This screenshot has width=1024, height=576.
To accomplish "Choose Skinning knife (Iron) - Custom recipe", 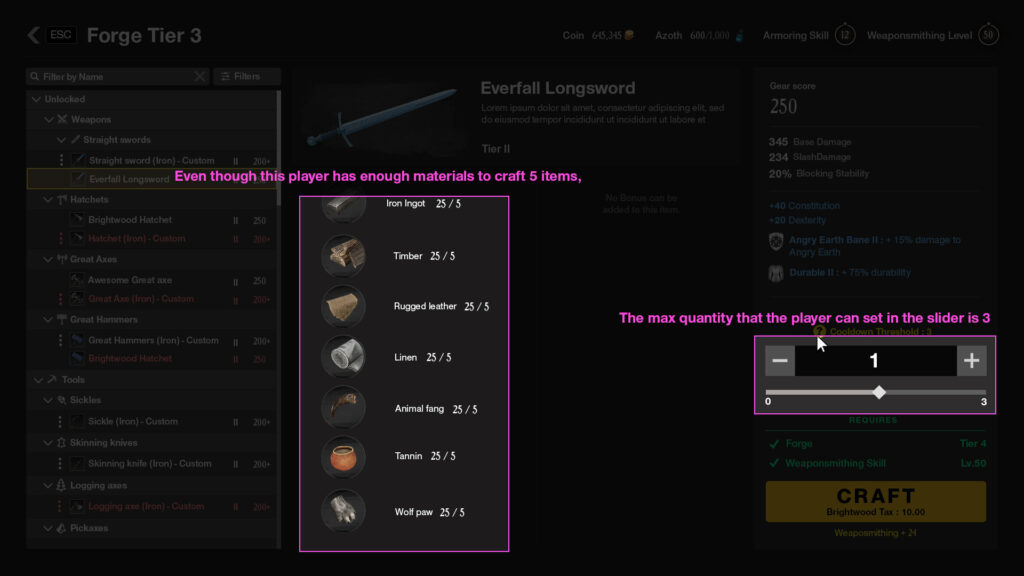I will click(x=150, y=464).
